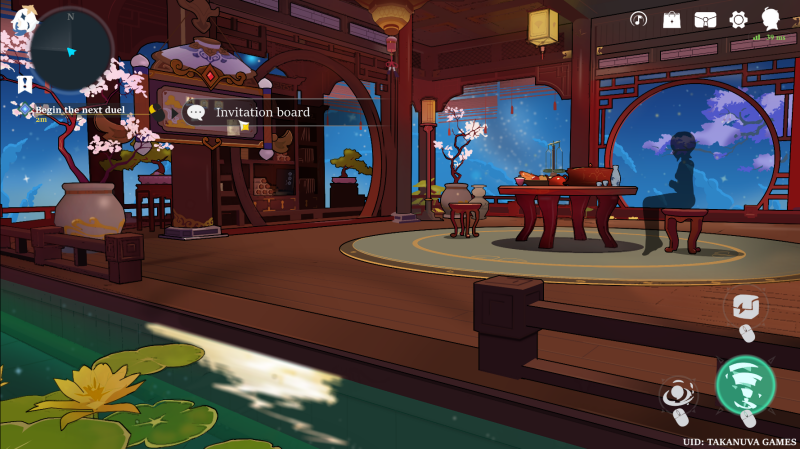Open the gear settings menu
Viewport: 800px width, 449px height.
[x=739, y=19]
